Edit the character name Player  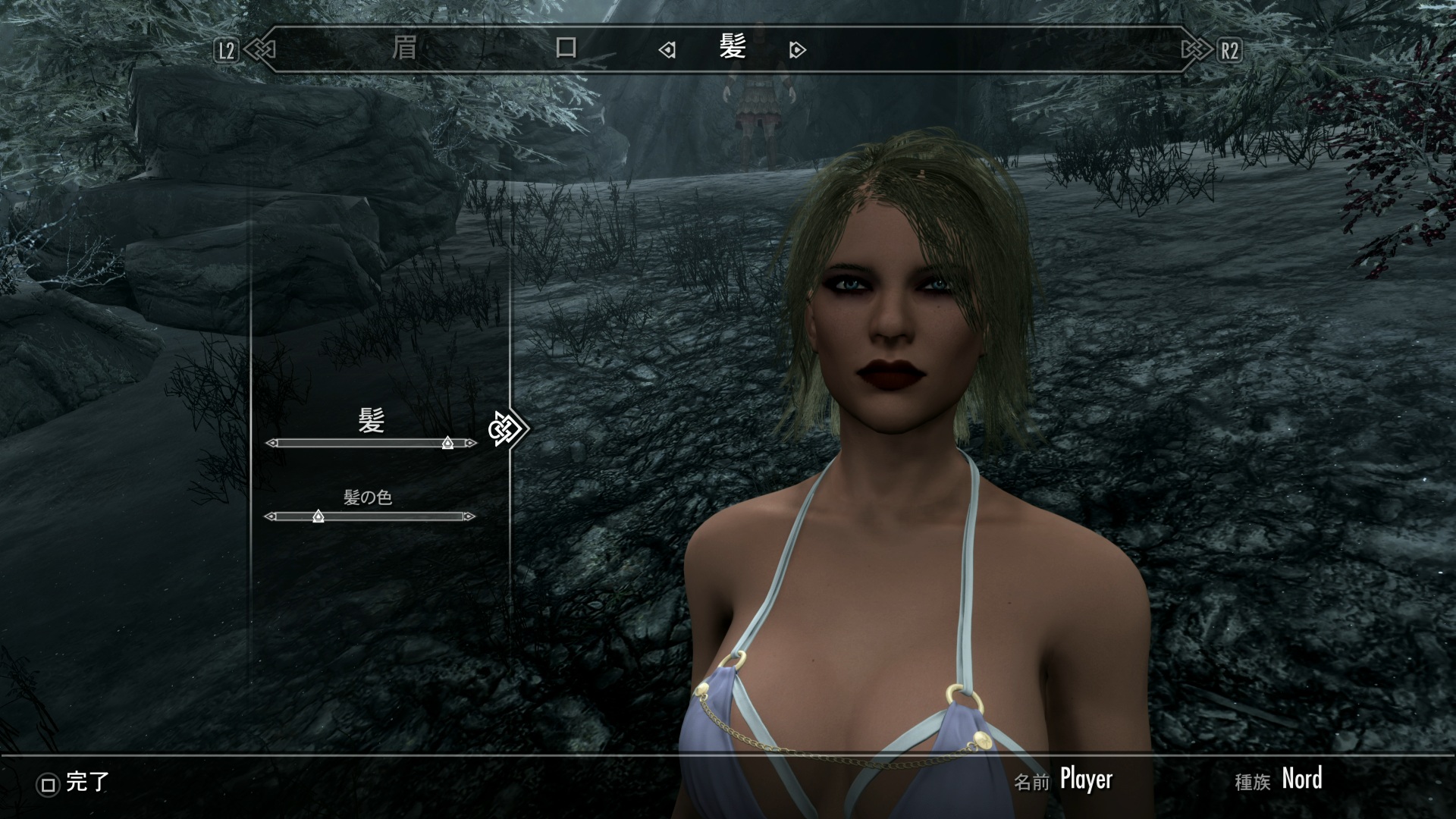pos(1085,779)
